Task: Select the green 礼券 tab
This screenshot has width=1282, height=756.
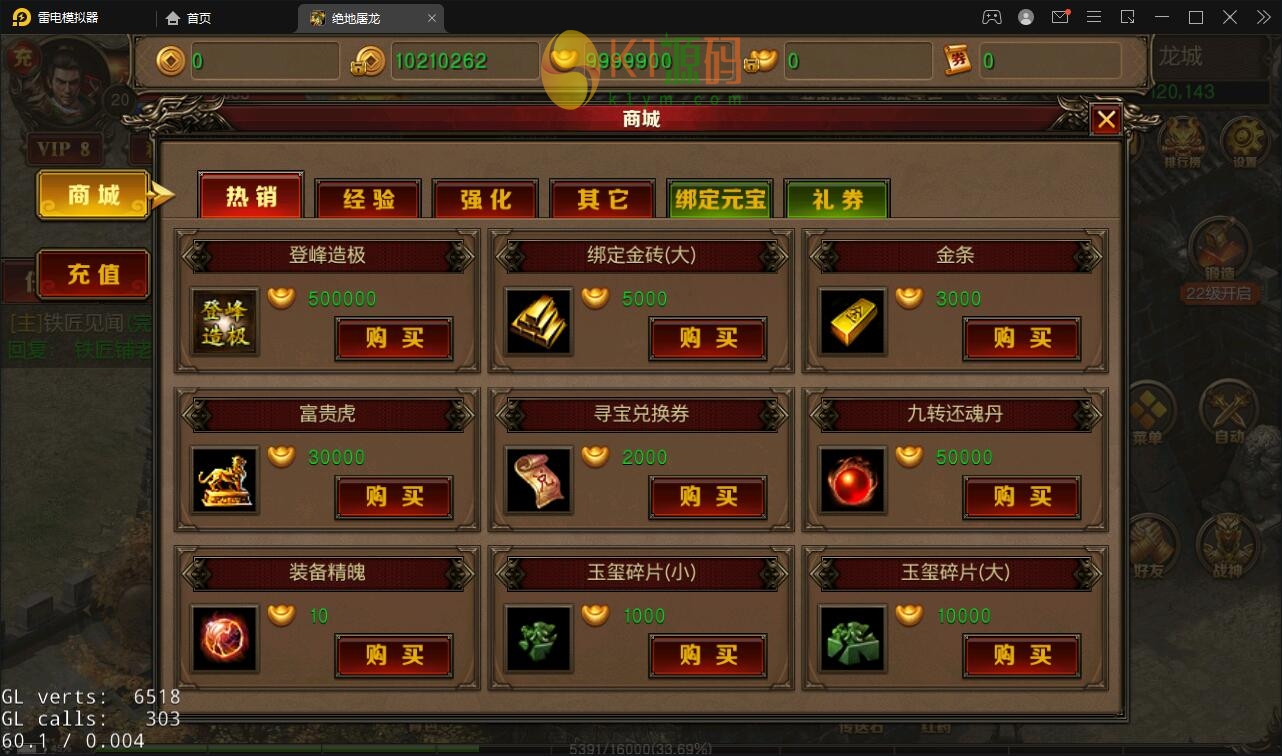Action: (836, 199)
